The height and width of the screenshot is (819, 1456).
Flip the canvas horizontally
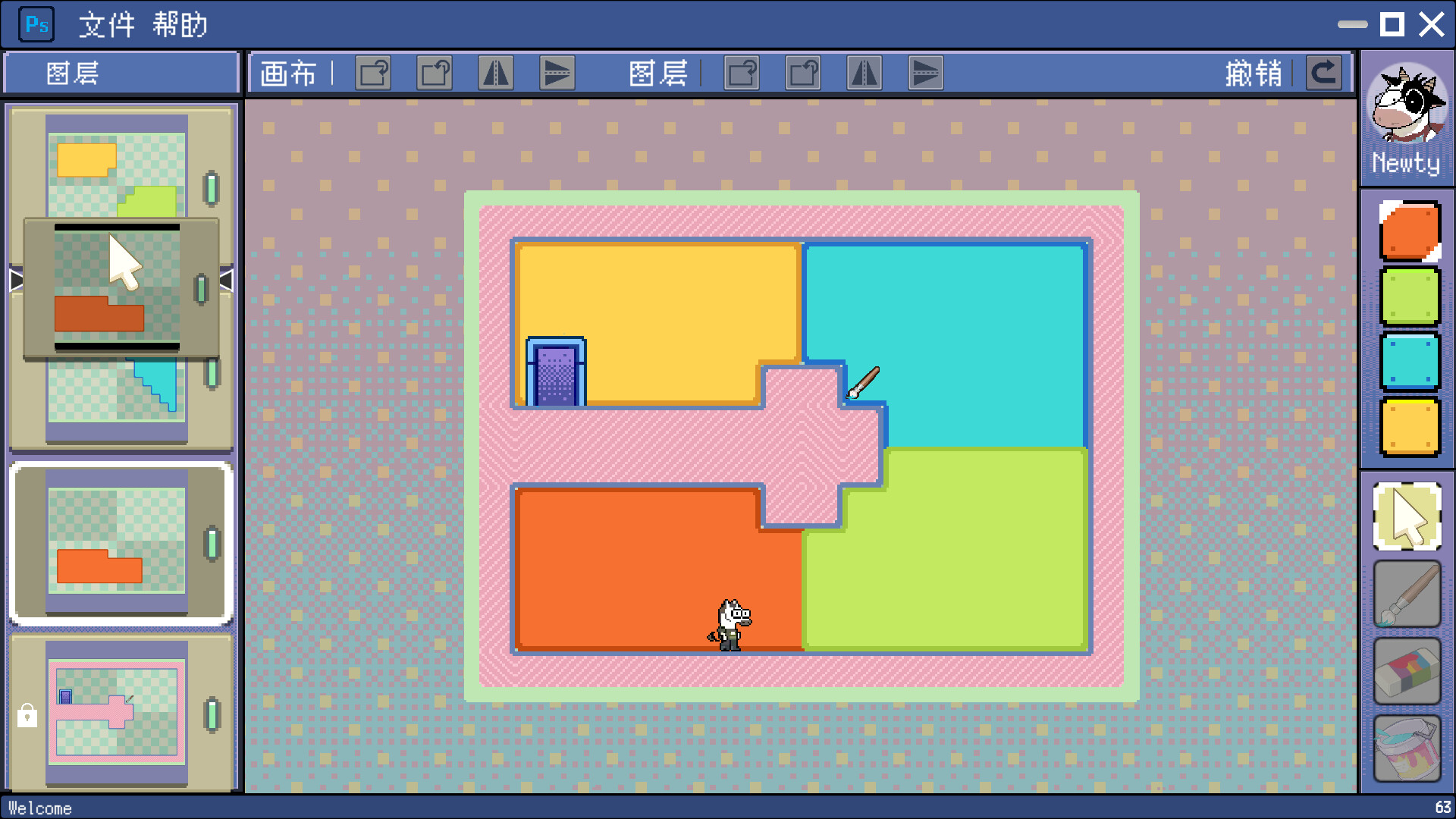point(496,73)
